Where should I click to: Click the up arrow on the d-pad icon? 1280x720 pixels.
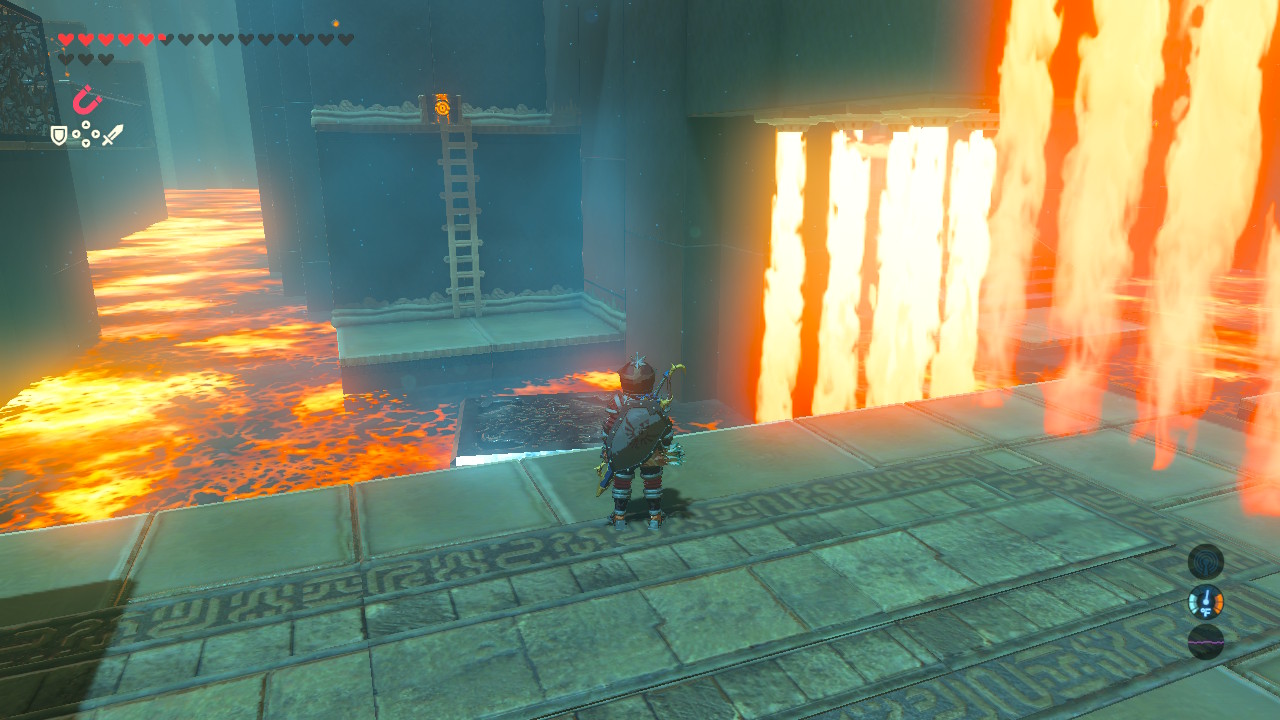pos(85,124)
